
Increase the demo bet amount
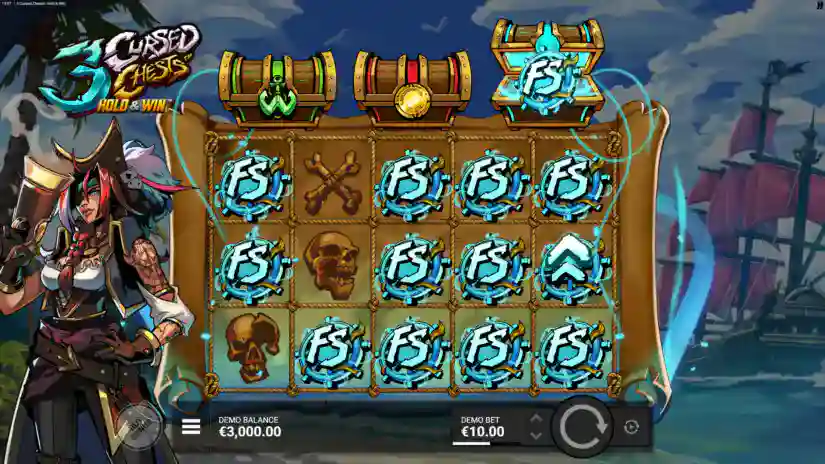[535, 419]
